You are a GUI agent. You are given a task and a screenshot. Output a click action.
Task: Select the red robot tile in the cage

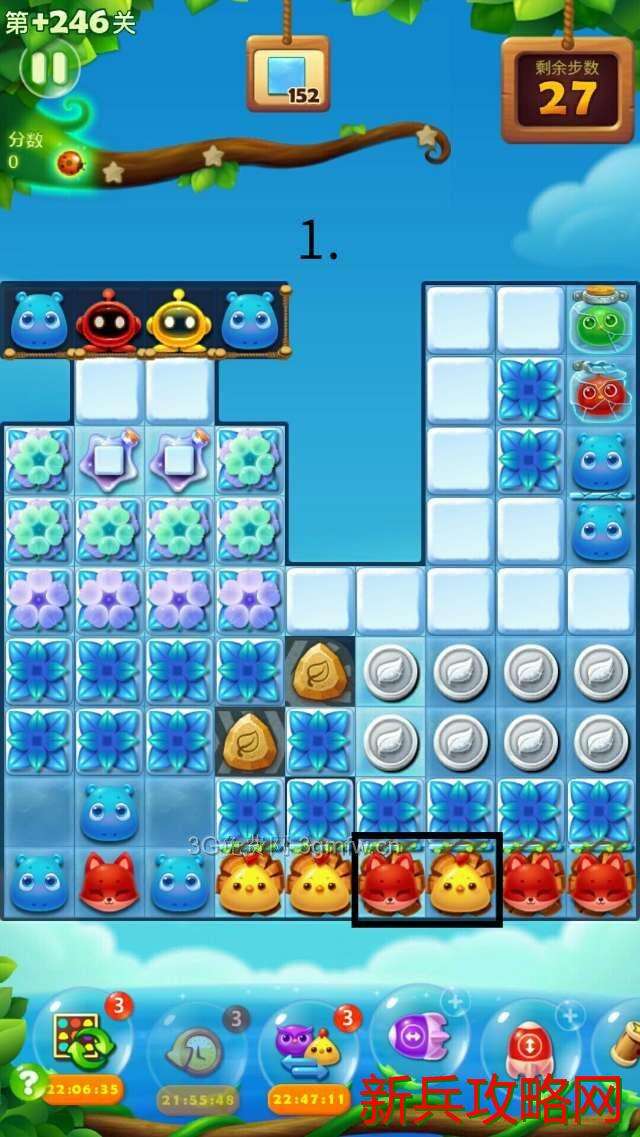coord(108,320)
